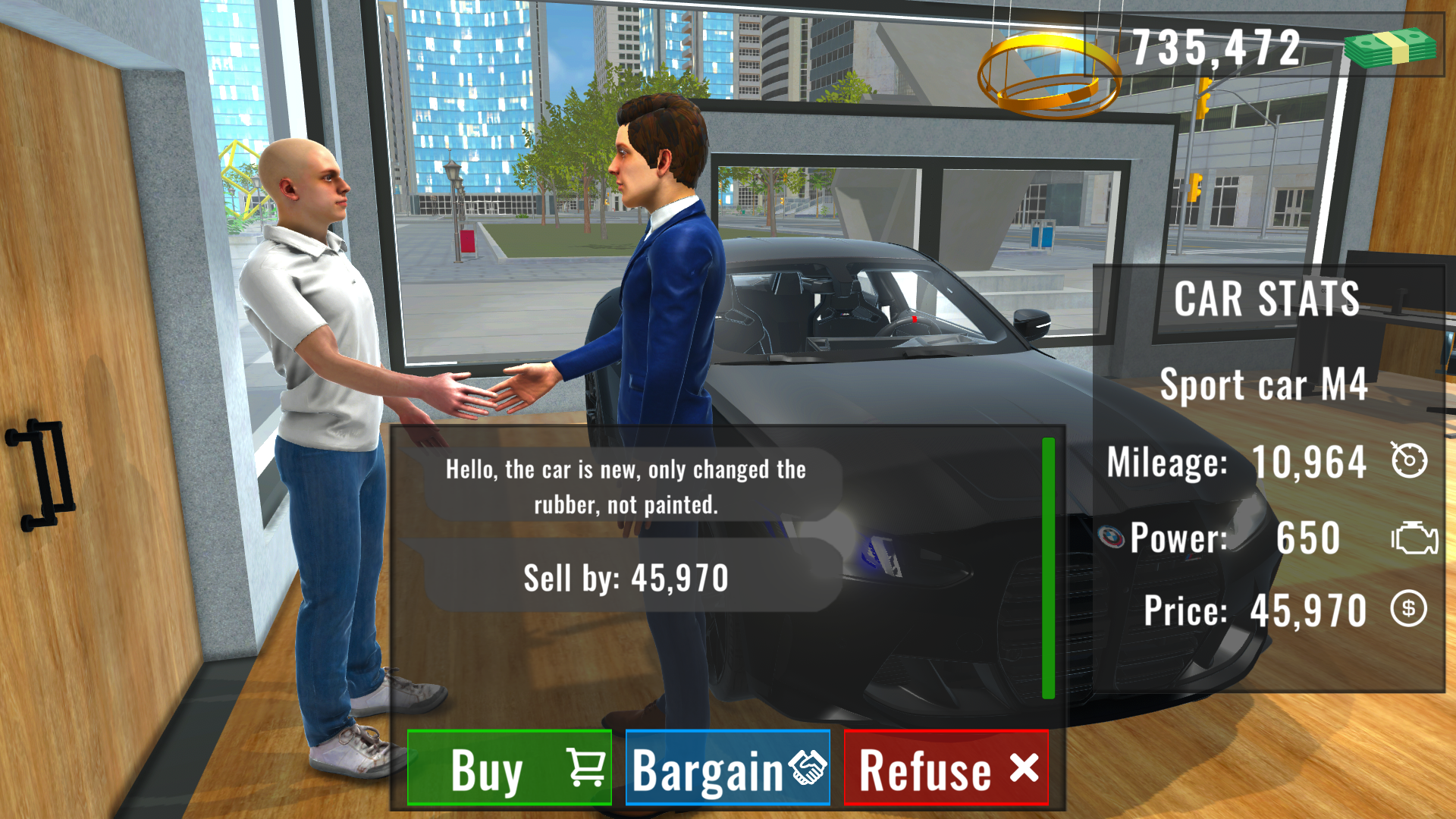Image resolution: width=1456 pixels, height=819 pixels.
Task: Click the X icon on Refuse button
Action: pos(1022,768)
